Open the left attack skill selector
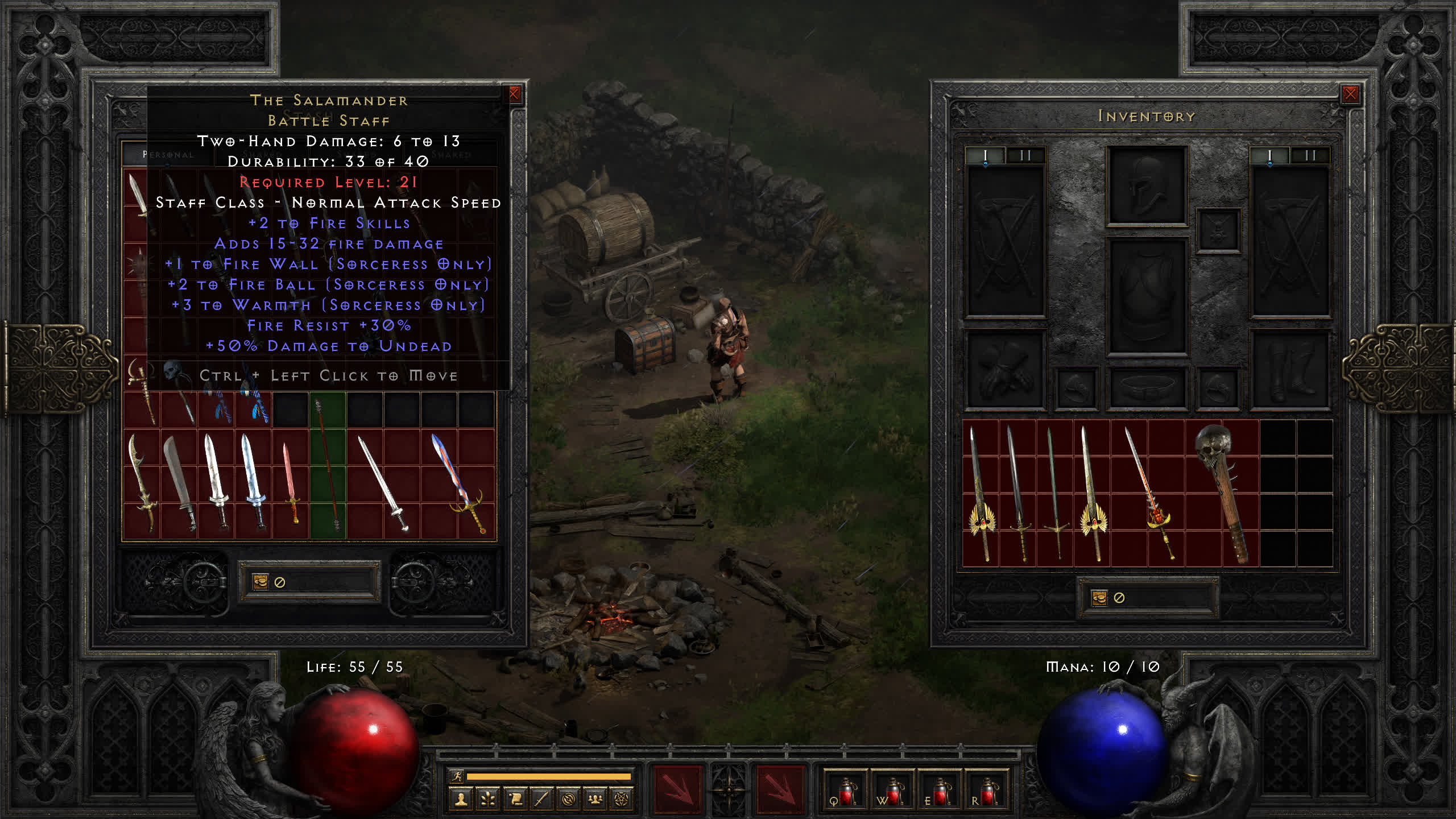The height and width of the screenshot is (819, 1456). click(x=677, y=789)
